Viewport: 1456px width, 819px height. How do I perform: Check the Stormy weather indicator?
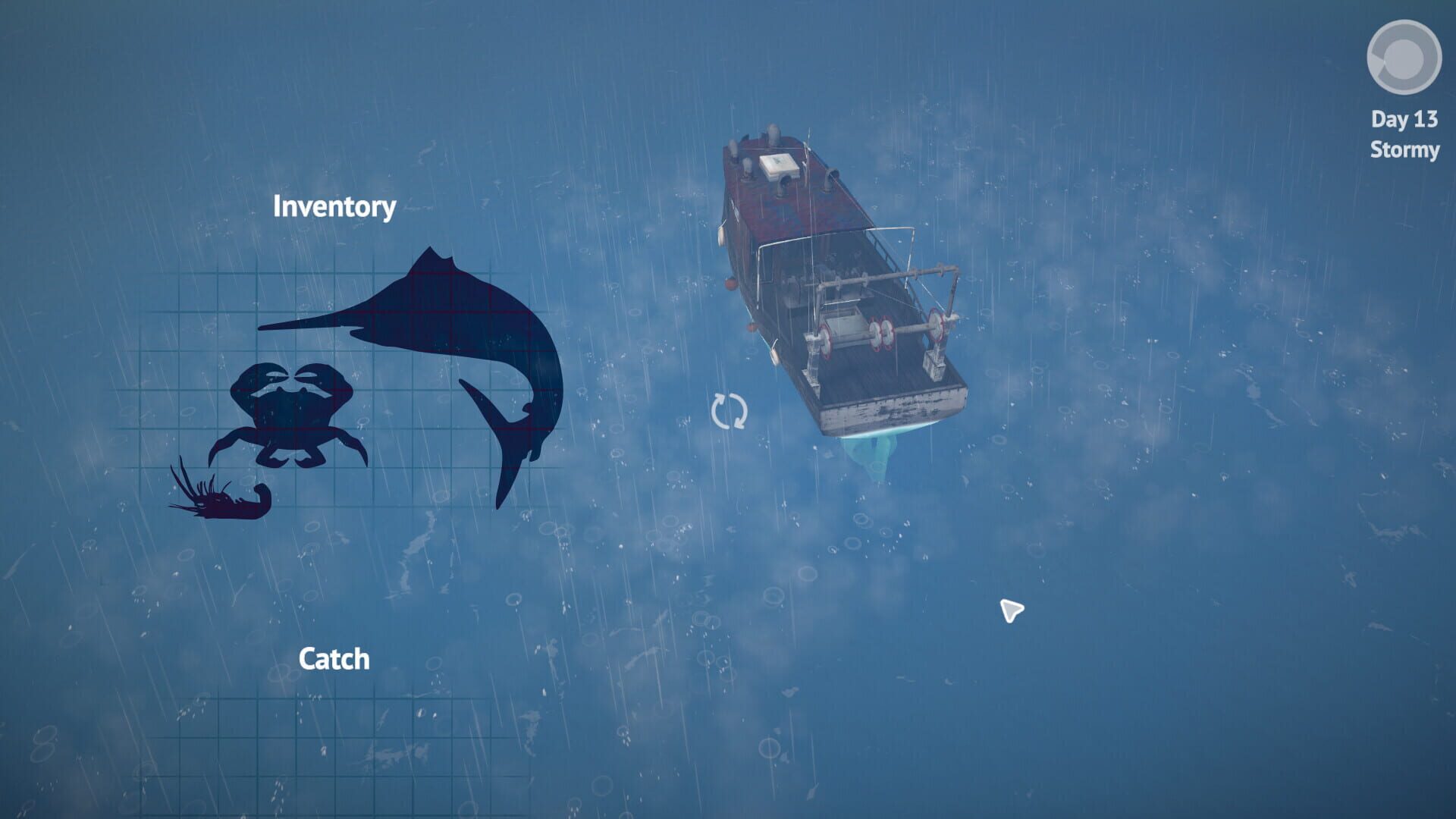1404,150
